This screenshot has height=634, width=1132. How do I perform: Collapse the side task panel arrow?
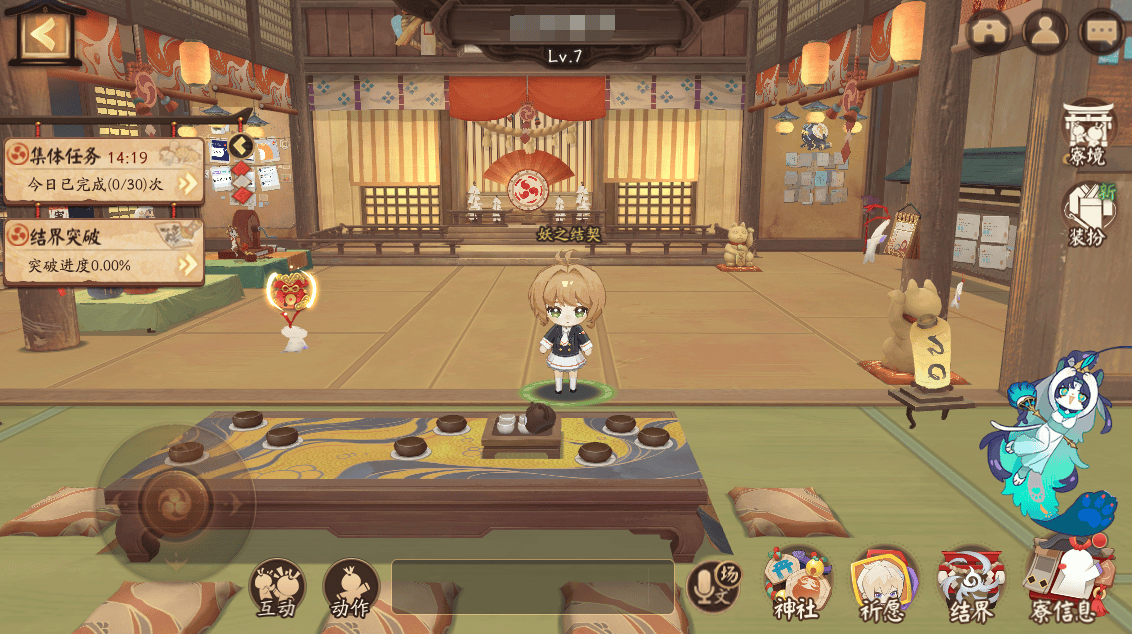[241, 147]
